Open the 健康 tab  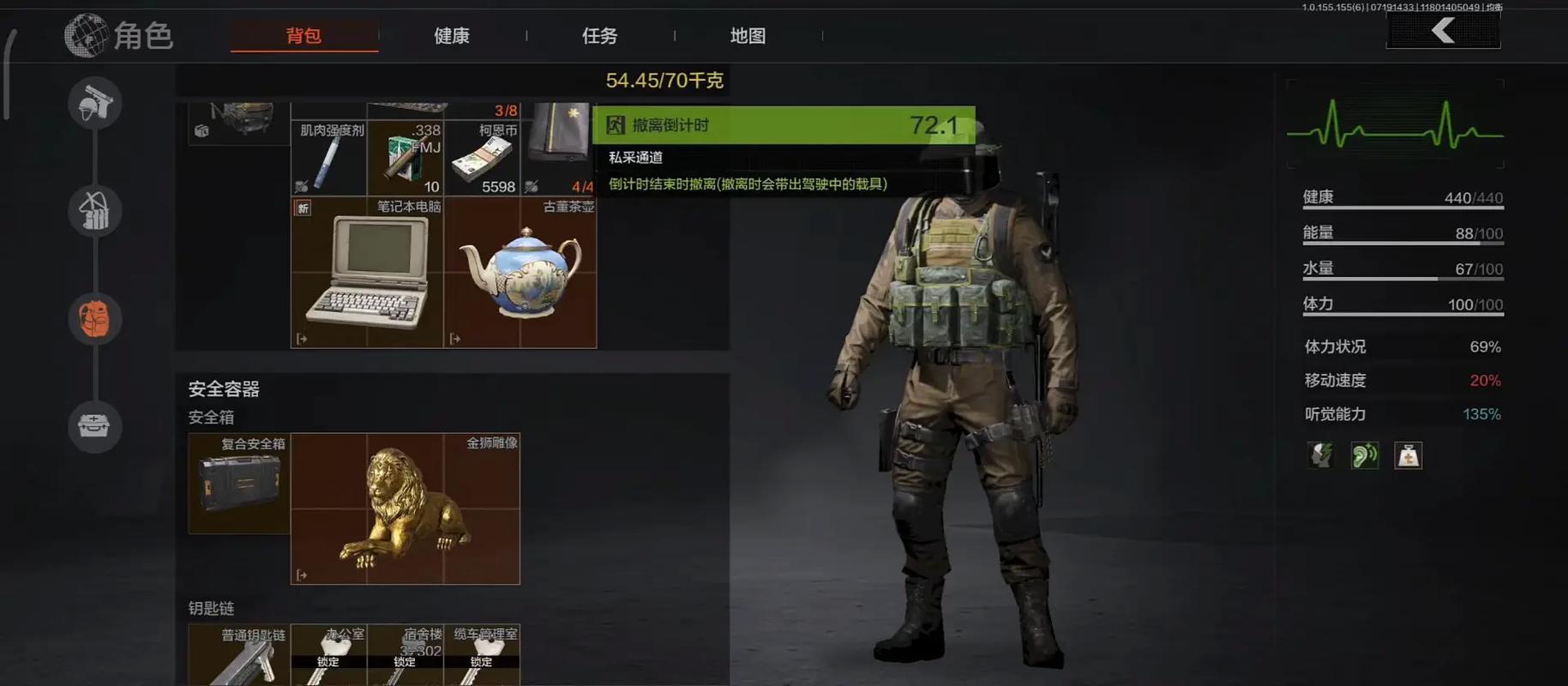point(451,36)
